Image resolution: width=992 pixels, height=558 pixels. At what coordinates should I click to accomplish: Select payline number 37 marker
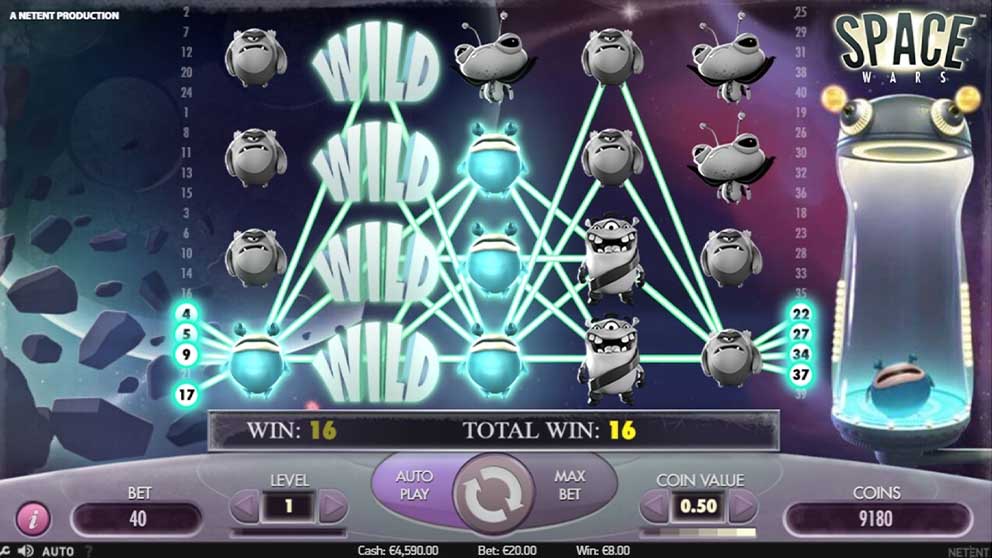801,374
